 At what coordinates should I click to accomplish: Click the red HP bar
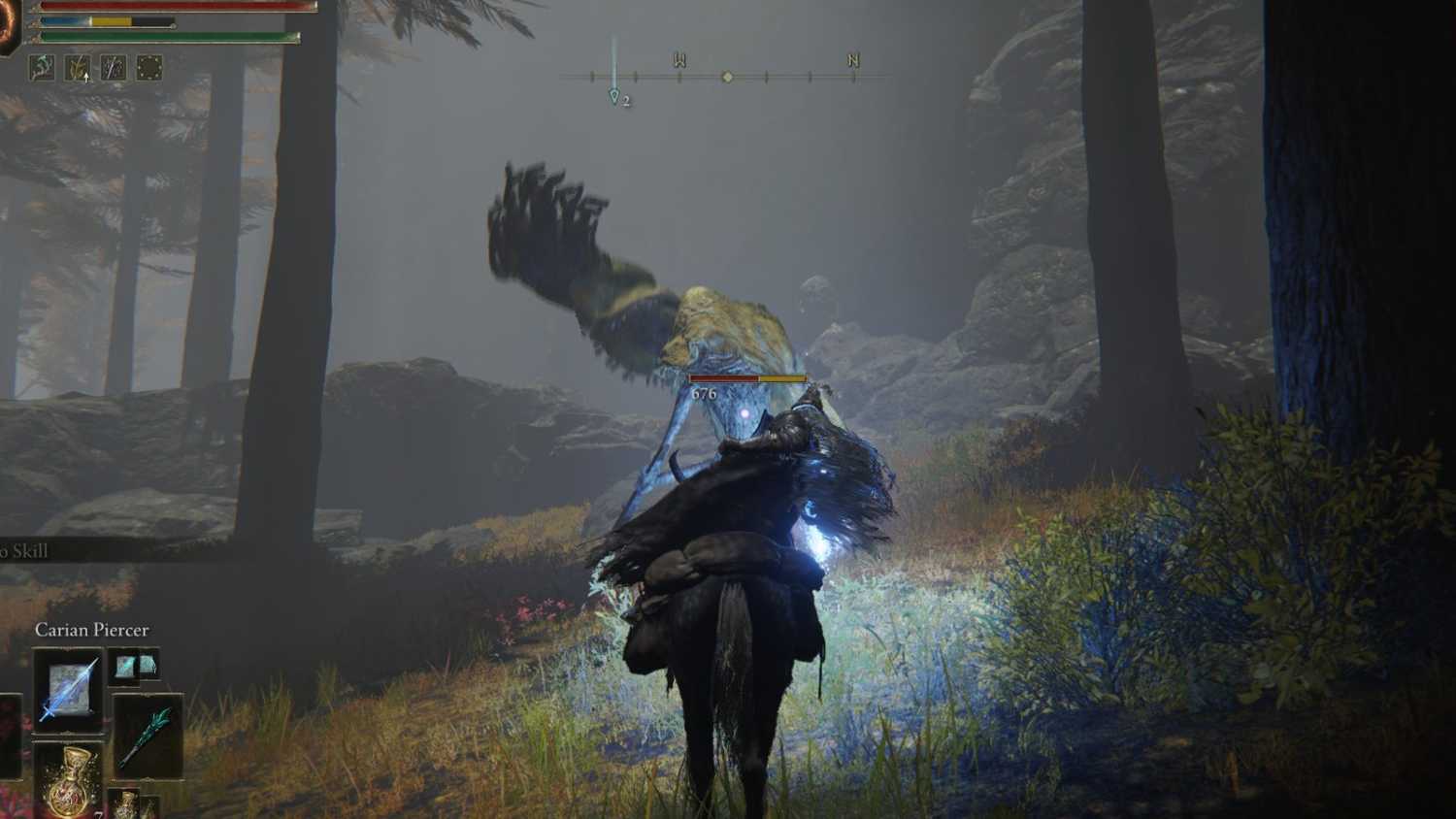click(x=175, y=7)
